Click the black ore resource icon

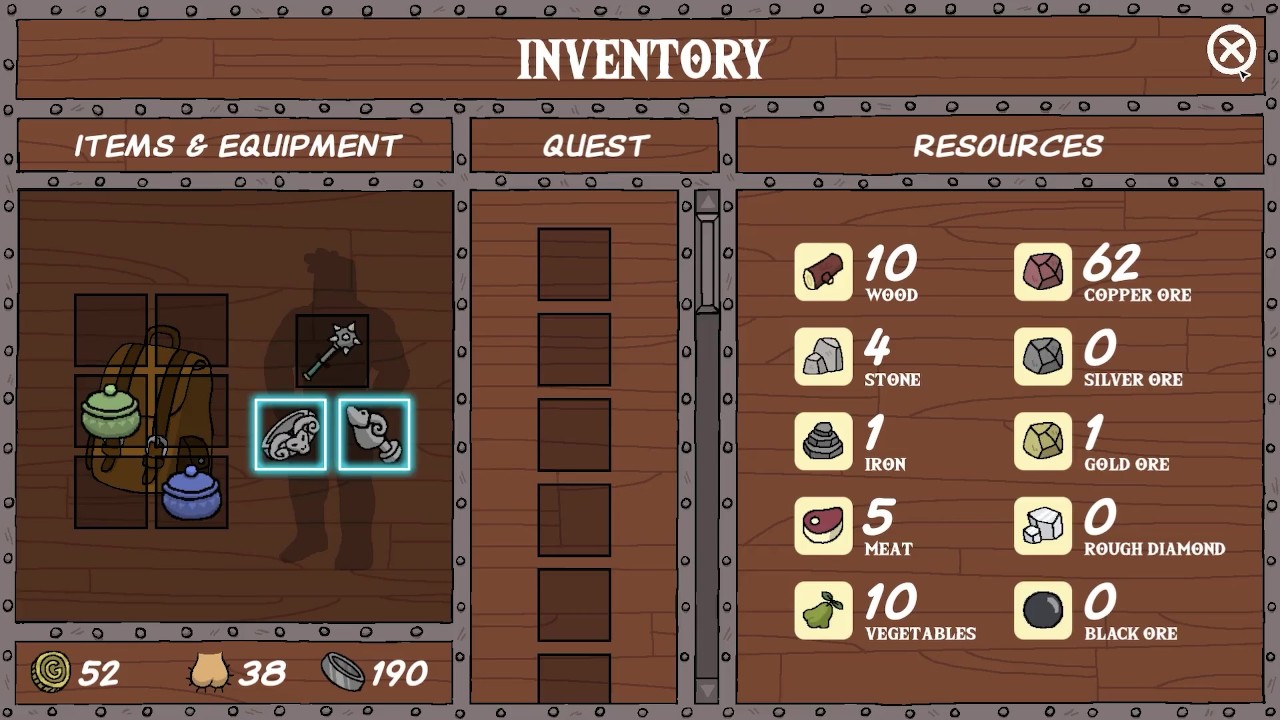click(1042, 611)
